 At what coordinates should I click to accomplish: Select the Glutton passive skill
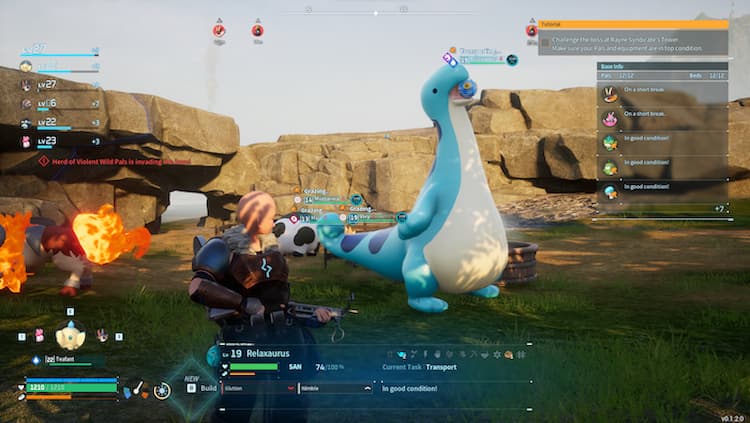[x=254, y=388]
